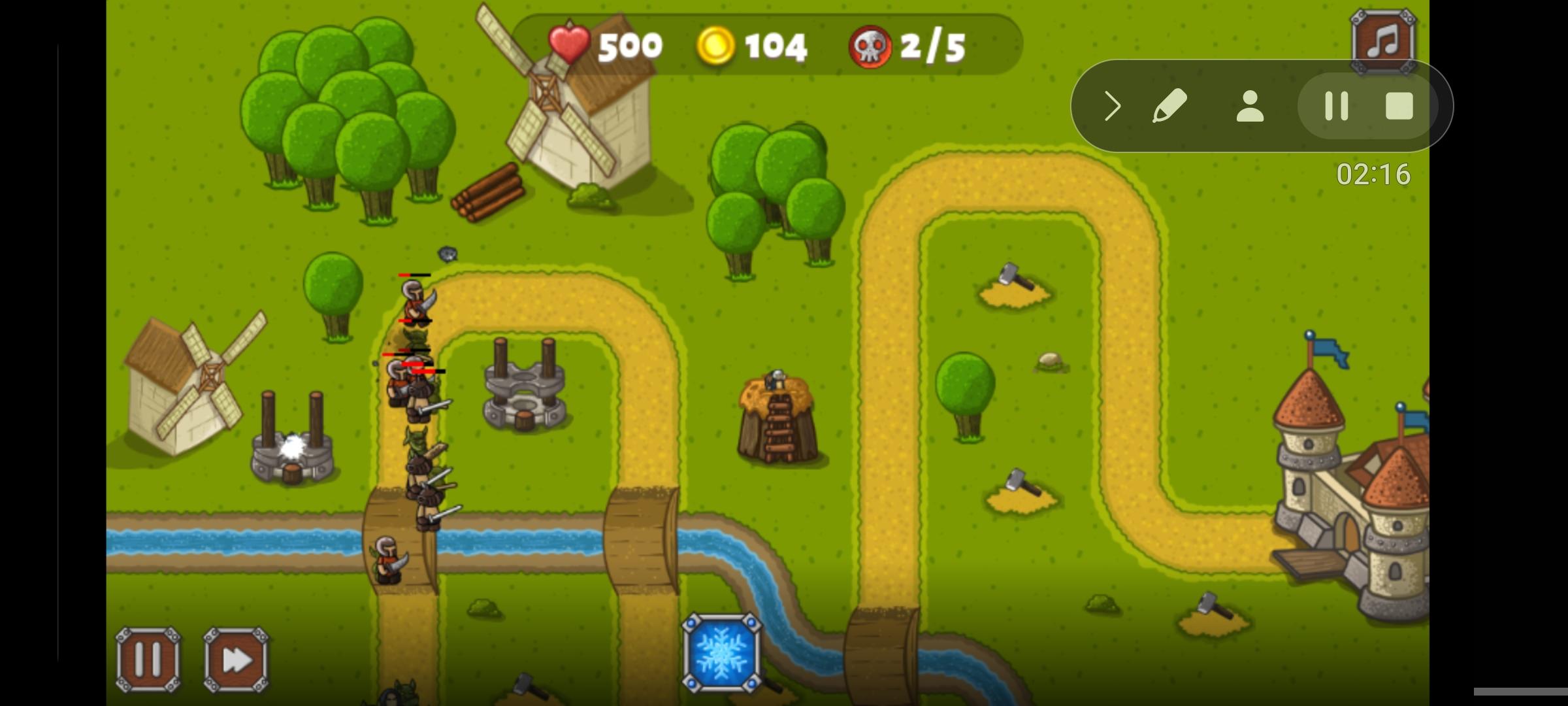Viewport: 1568px width, 706px height.
Task: Select the annotation pencil in recorder toolbar
Action: coord(1171,106)
